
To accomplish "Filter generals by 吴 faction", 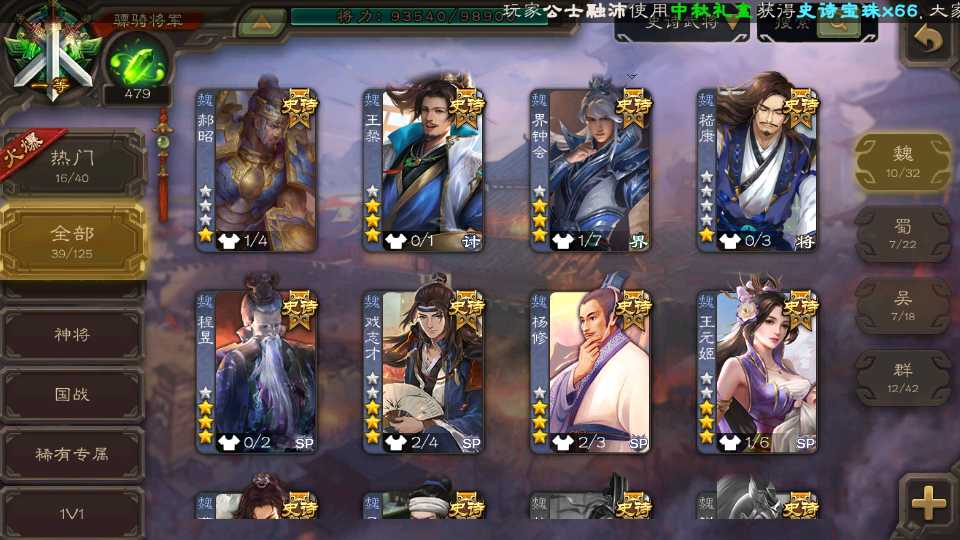I will pyautogui.click(x=903, y=305).
